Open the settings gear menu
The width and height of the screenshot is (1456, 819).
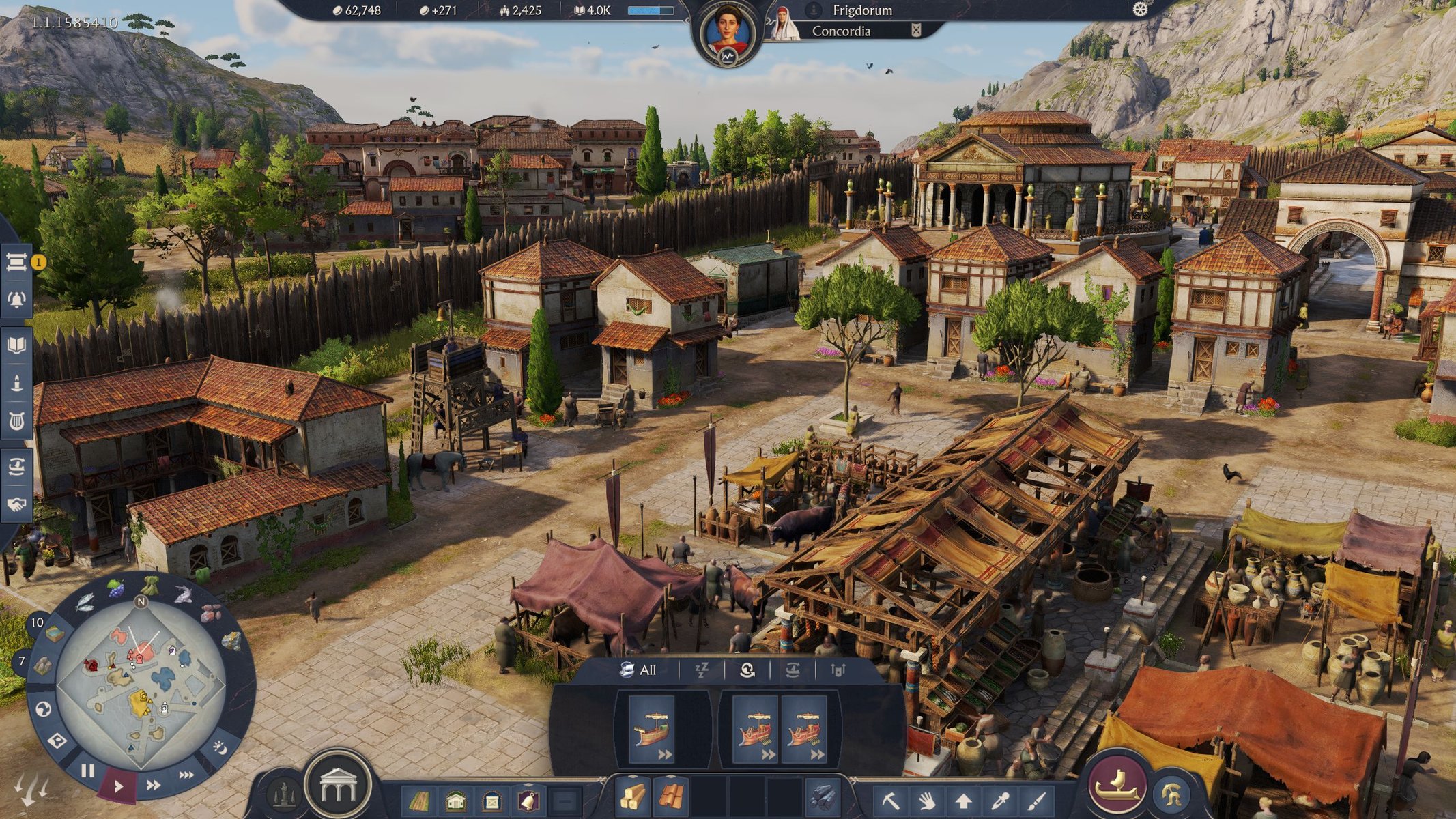1140,10
